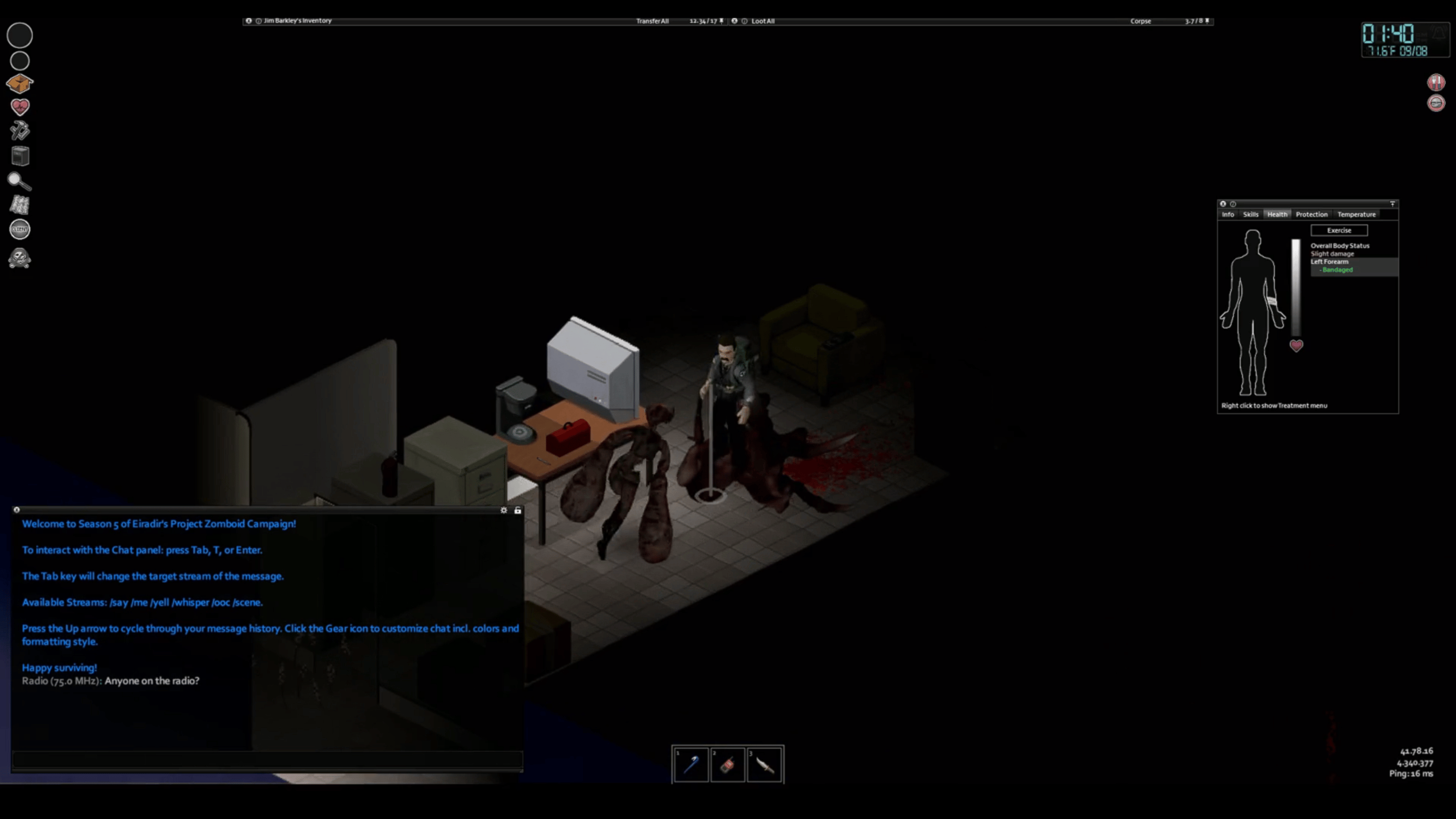Close the character health window
The width and height of the screenshot is (1456, 819).
pyautogui.click(x=1222, y=203)
